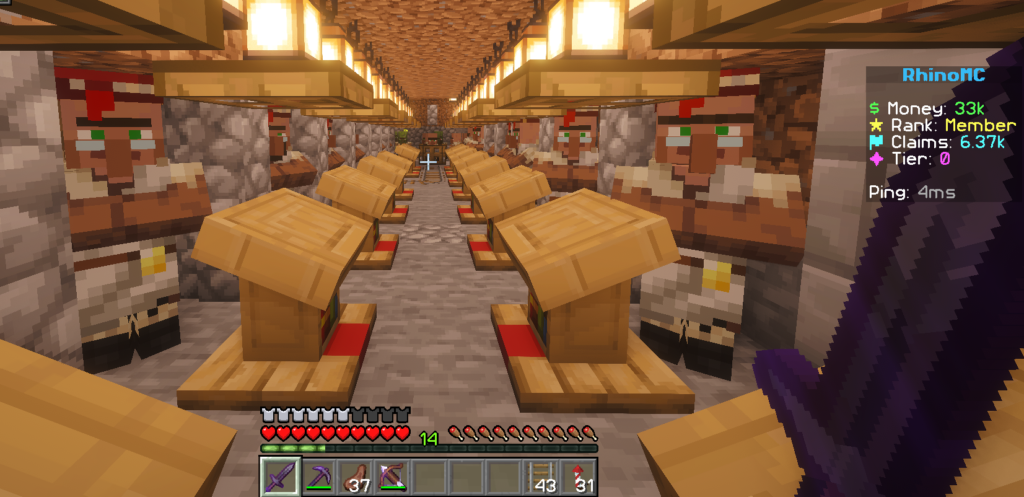Choose the cooked meat stack of 37
This screenshot has width=1024, height=497.
(x=354, y=476)
